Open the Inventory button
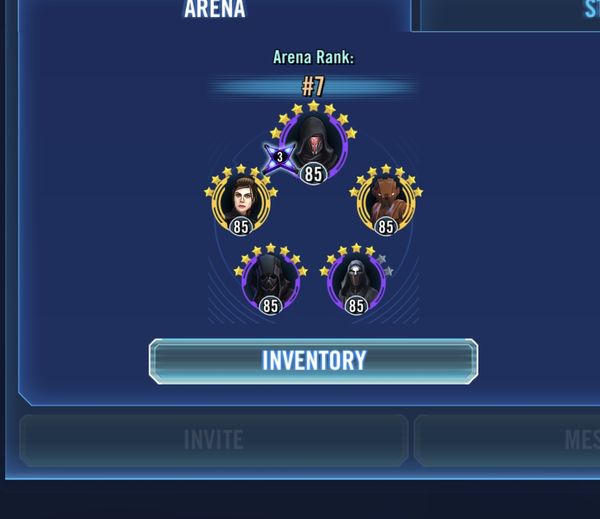This screenshot has height=519, width=600. 313,361
